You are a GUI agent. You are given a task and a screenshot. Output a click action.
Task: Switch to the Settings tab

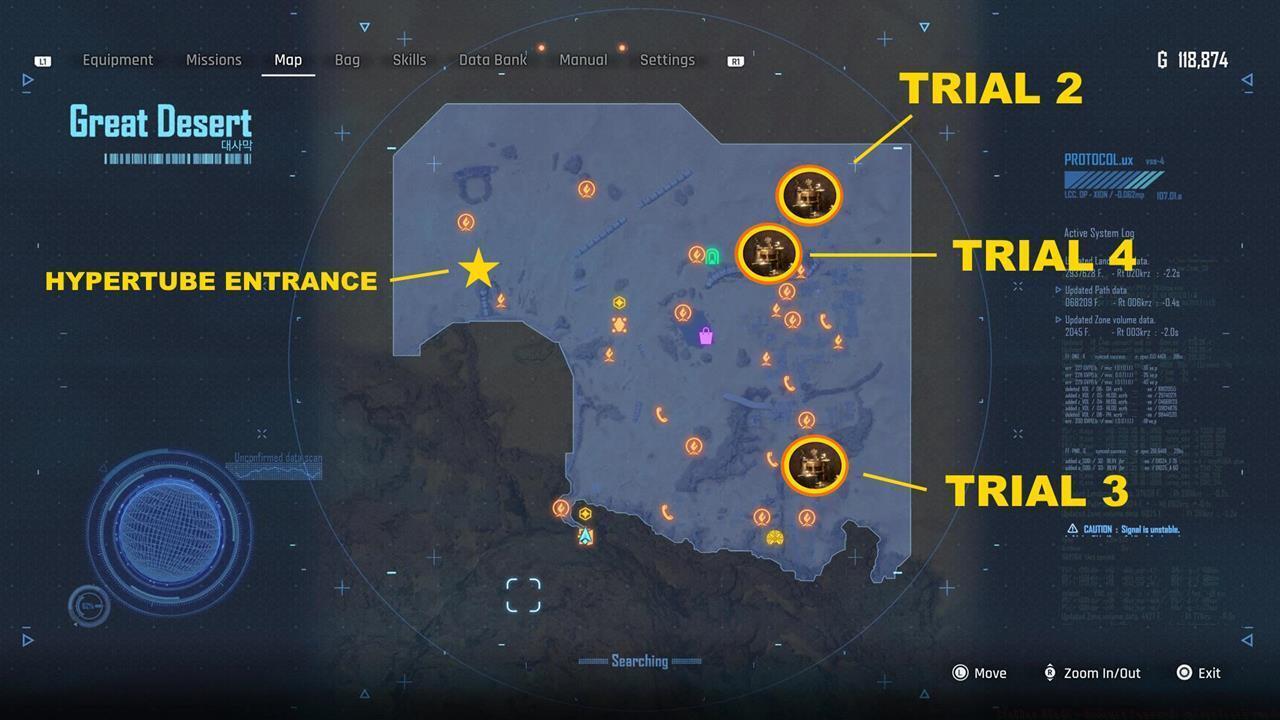coord(667,60)
